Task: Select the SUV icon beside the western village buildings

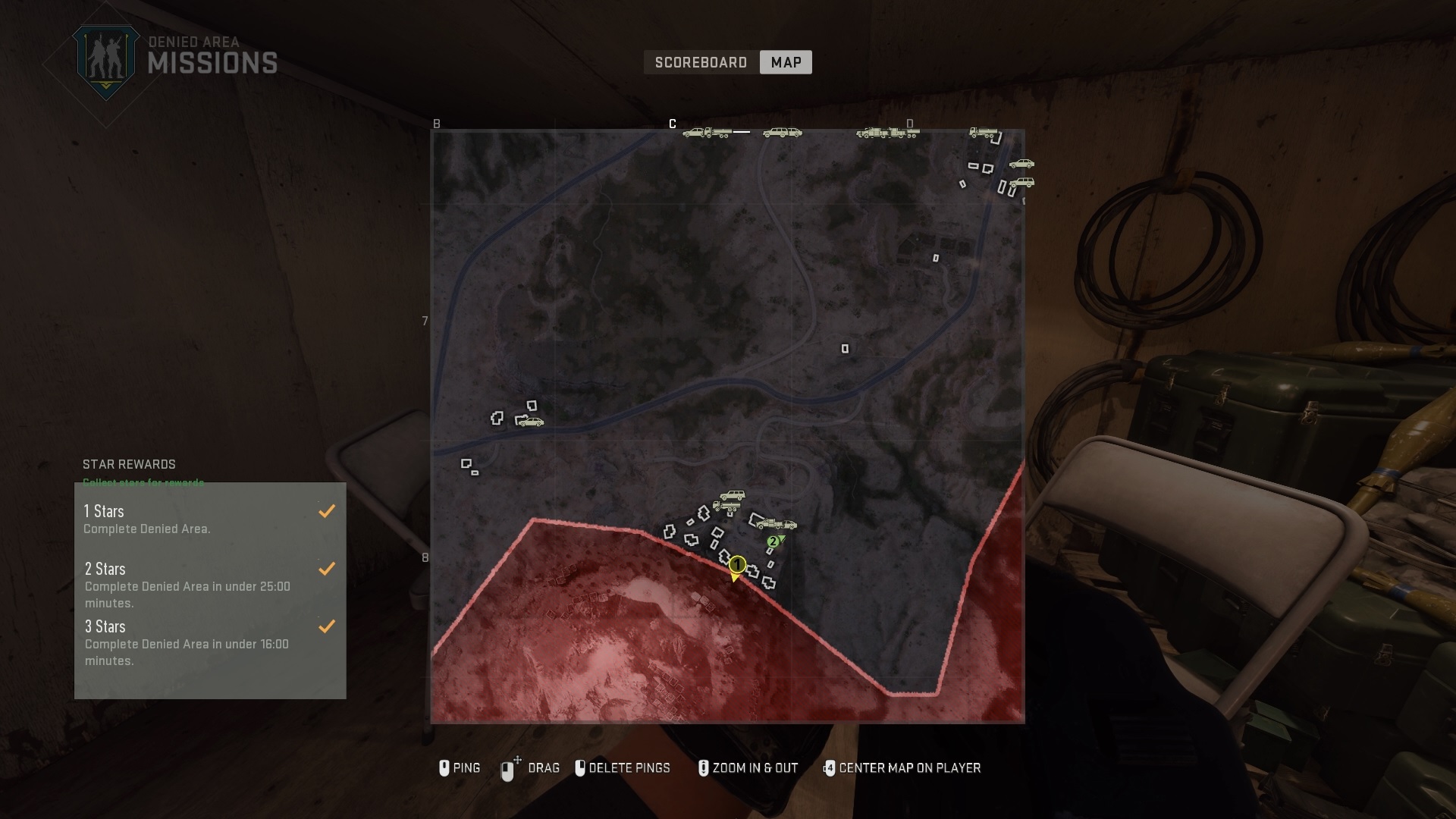Action: (532, 421)
